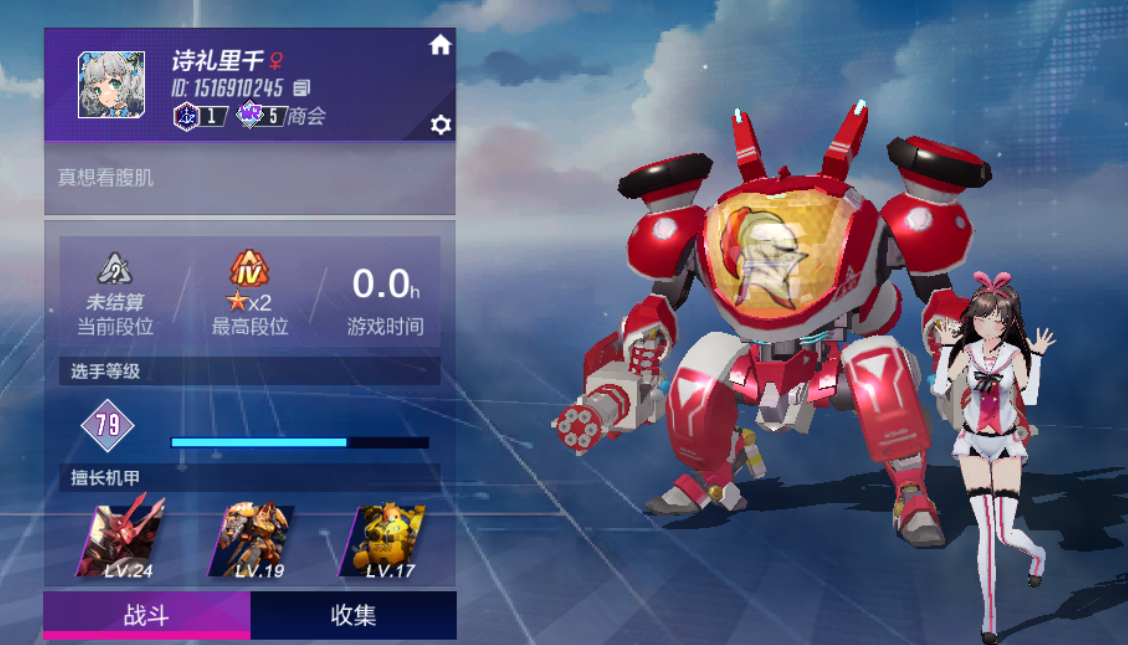The image size is (1128, 645).
Task: Pick the yellow LV.17 mecha portrait
Action: click(384, 540)
